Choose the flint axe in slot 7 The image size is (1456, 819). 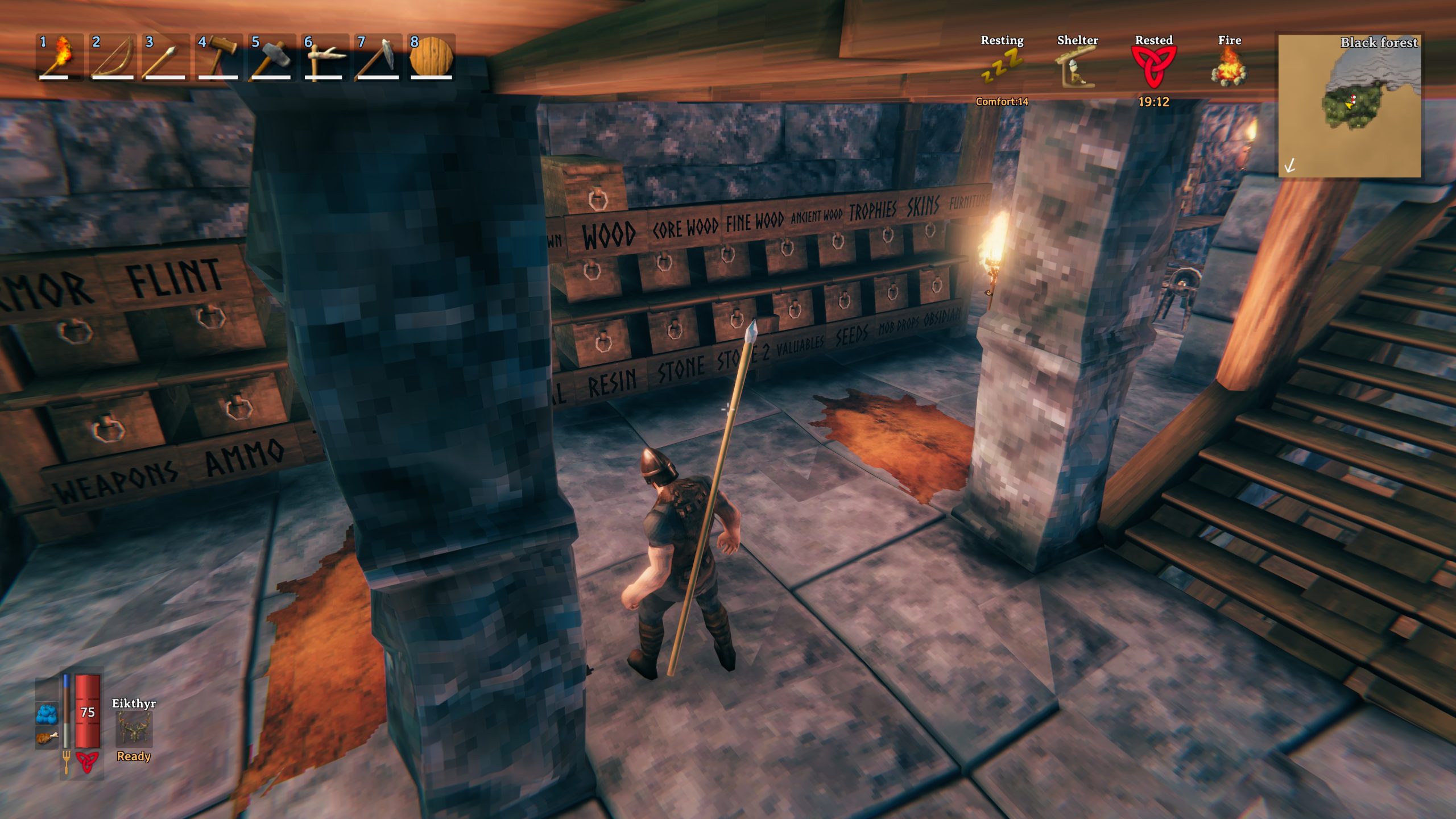[x=377, y=57]
